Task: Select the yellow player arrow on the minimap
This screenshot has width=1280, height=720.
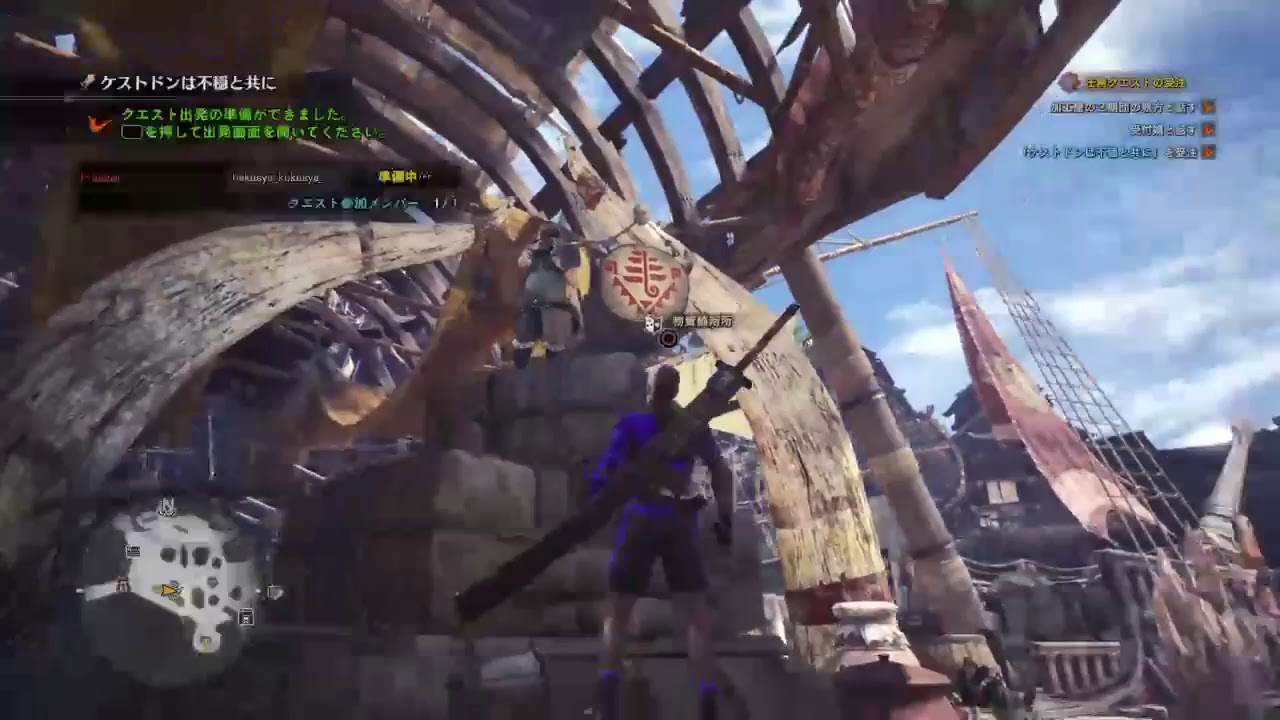Action: click(165, 589)
